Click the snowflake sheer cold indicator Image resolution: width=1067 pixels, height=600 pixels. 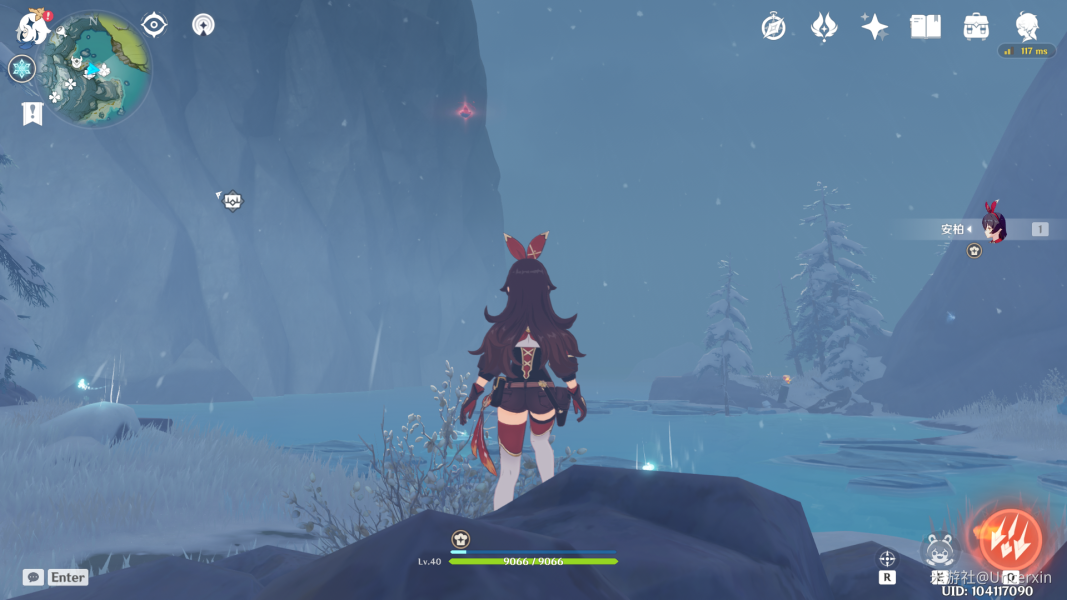tap(21, 69)
